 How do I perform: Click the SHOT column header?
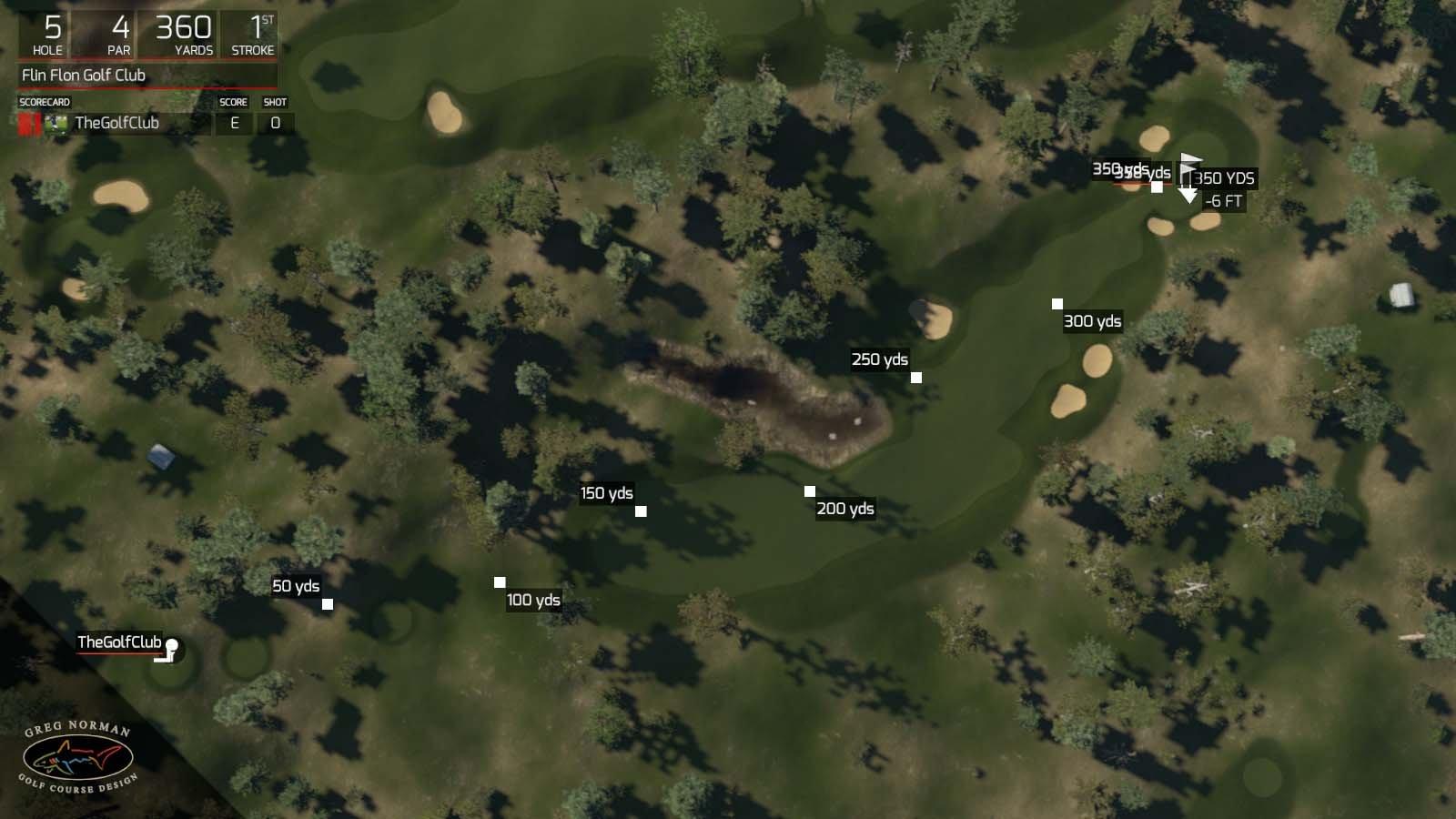point(274,102)
